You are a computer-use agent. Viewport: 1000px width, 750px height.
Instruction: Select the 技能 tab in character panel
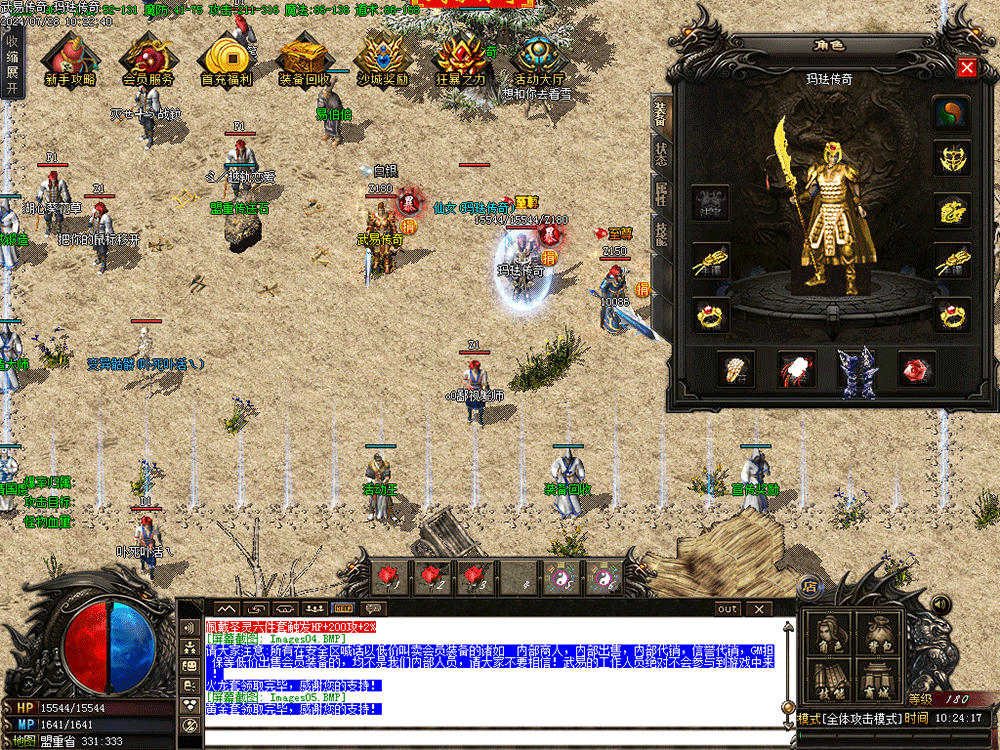click(x=661, y=233)
